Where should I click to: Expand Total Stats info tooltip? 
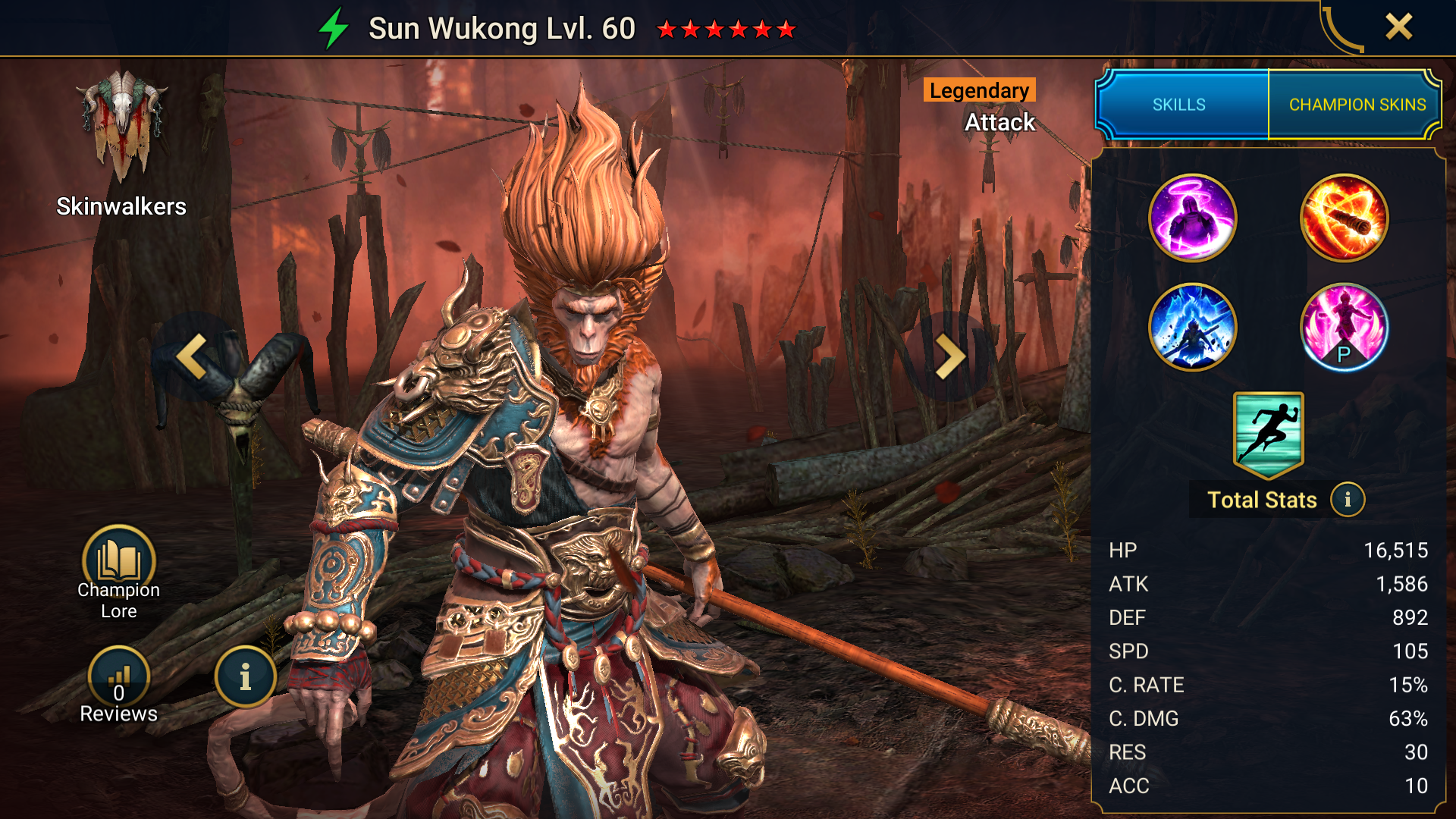(1348, 500)
